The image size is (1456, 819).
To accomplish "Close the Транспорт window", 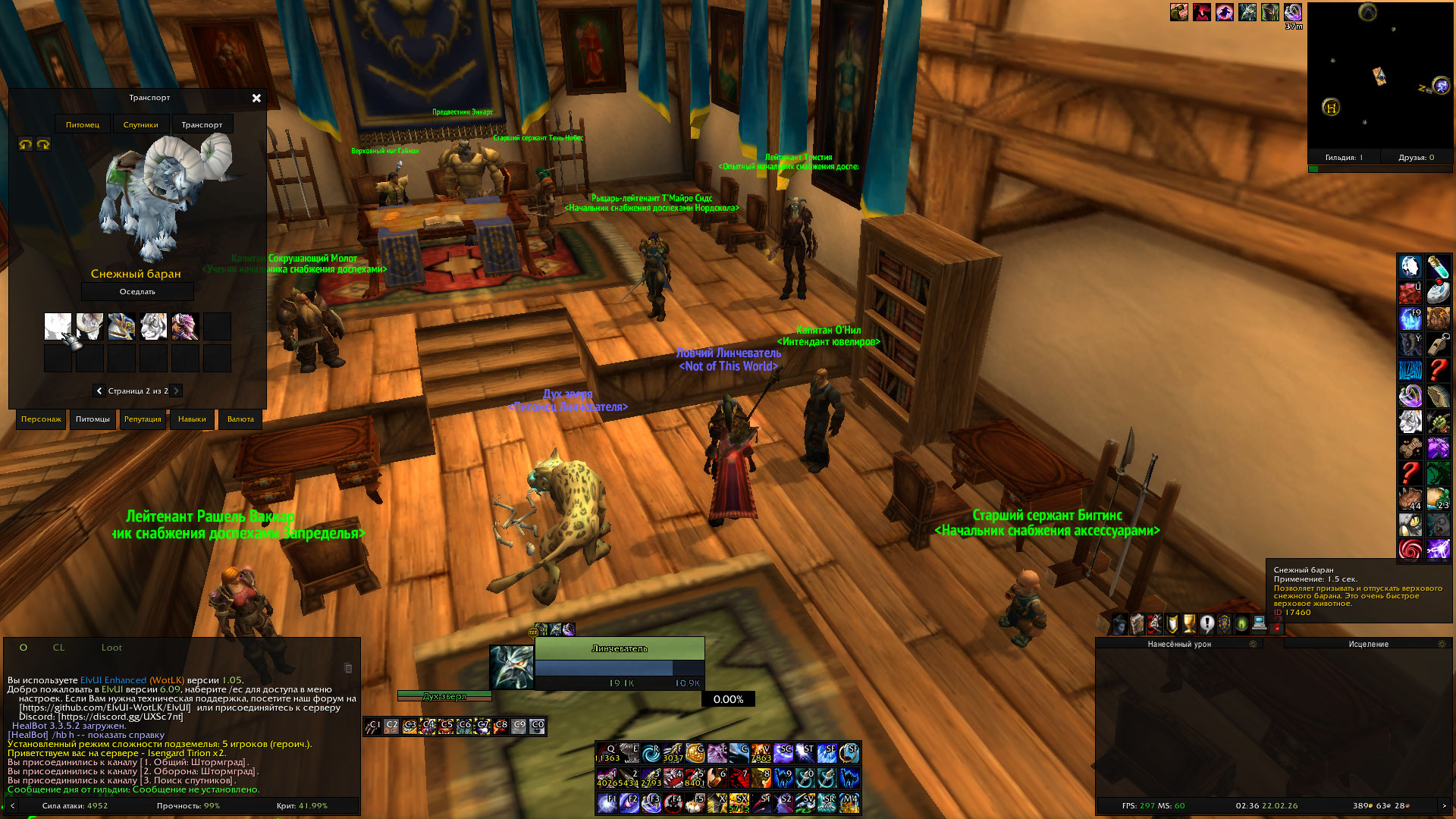I will pos(256,98).
